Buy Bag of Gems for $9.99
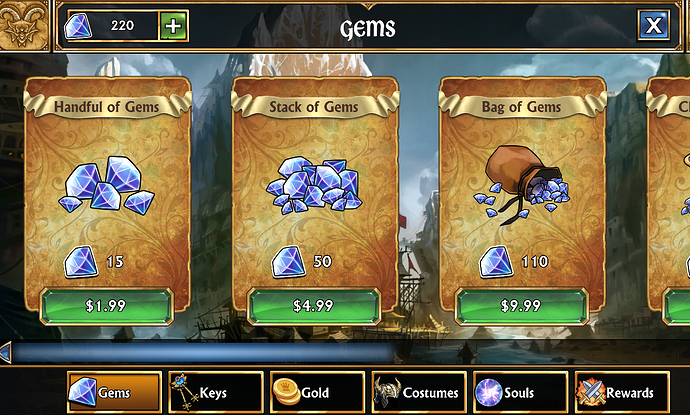The width and height of the screenshot is (690, 415). click(x=521, y=306)
